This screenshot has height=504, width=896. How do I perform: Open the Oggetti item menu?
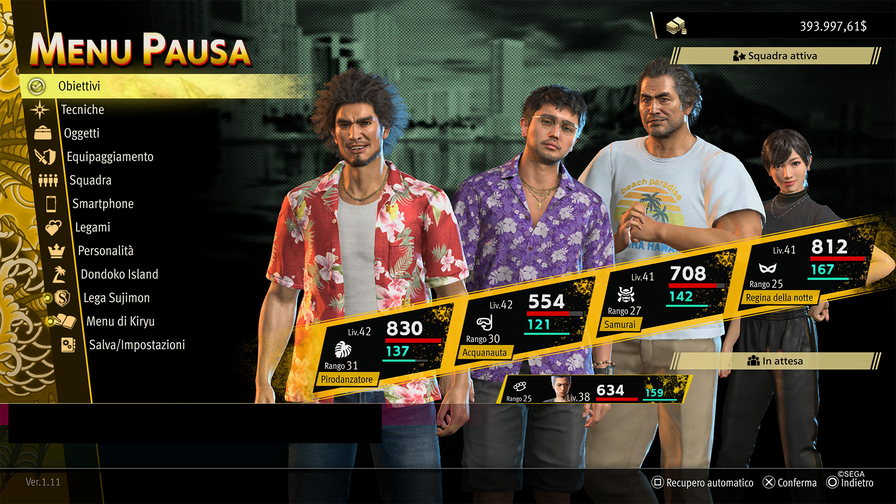coord(81,133)
